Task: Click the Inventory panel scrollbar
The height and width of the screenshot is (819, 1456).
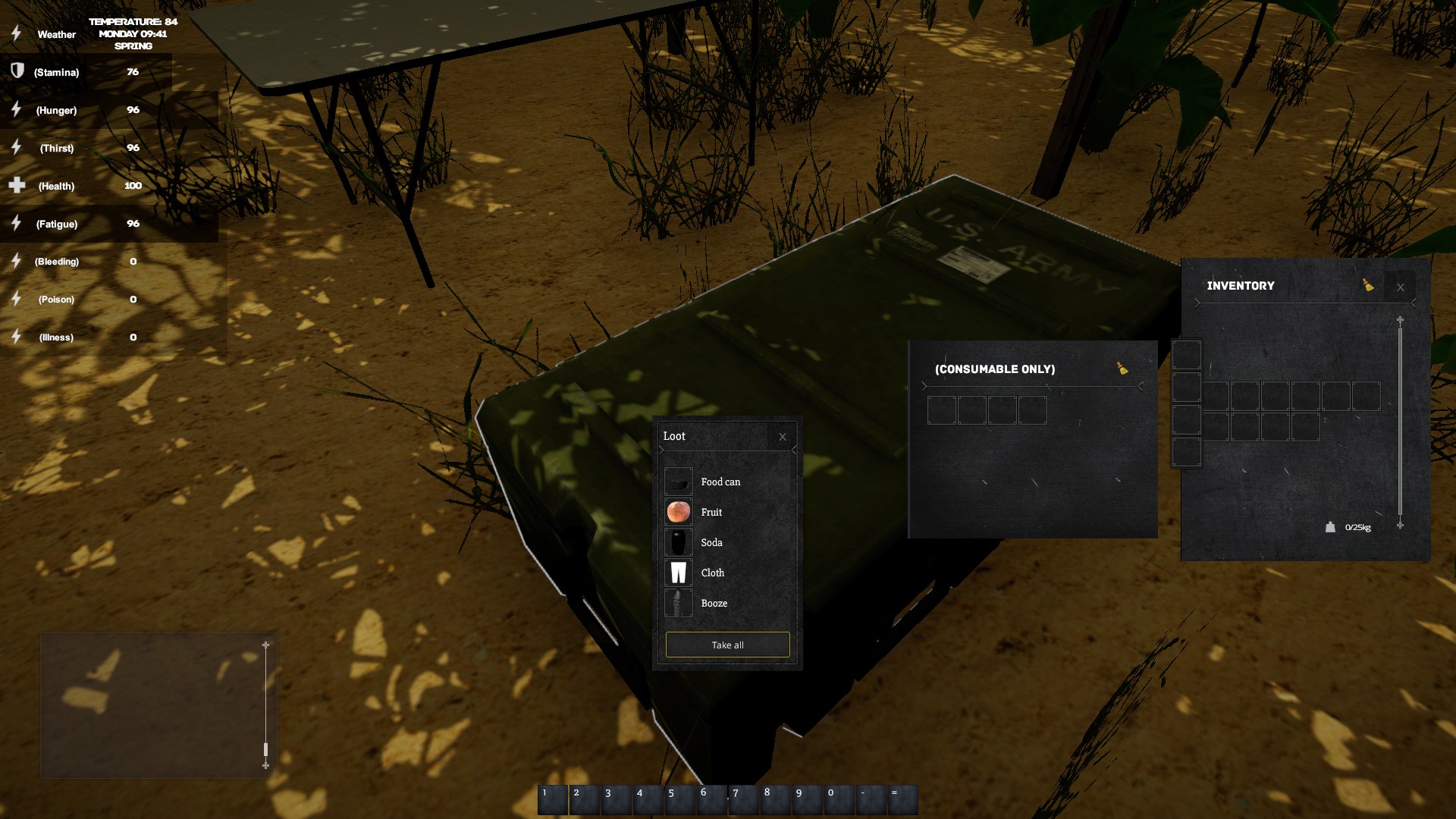Action: (x=1400, y=422)
